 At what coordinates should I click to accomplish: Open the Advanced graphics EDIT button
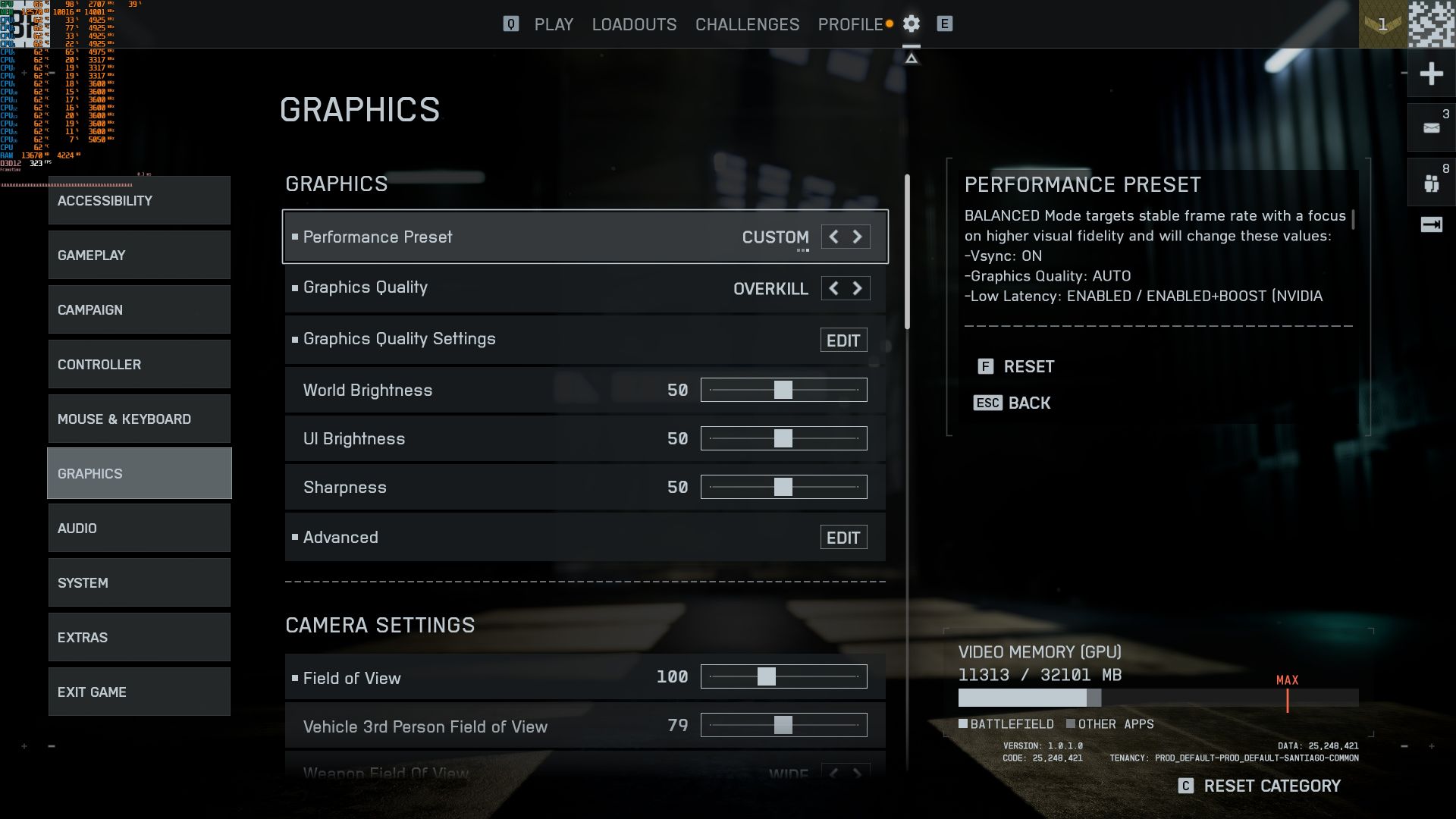[x=843, y=538]
